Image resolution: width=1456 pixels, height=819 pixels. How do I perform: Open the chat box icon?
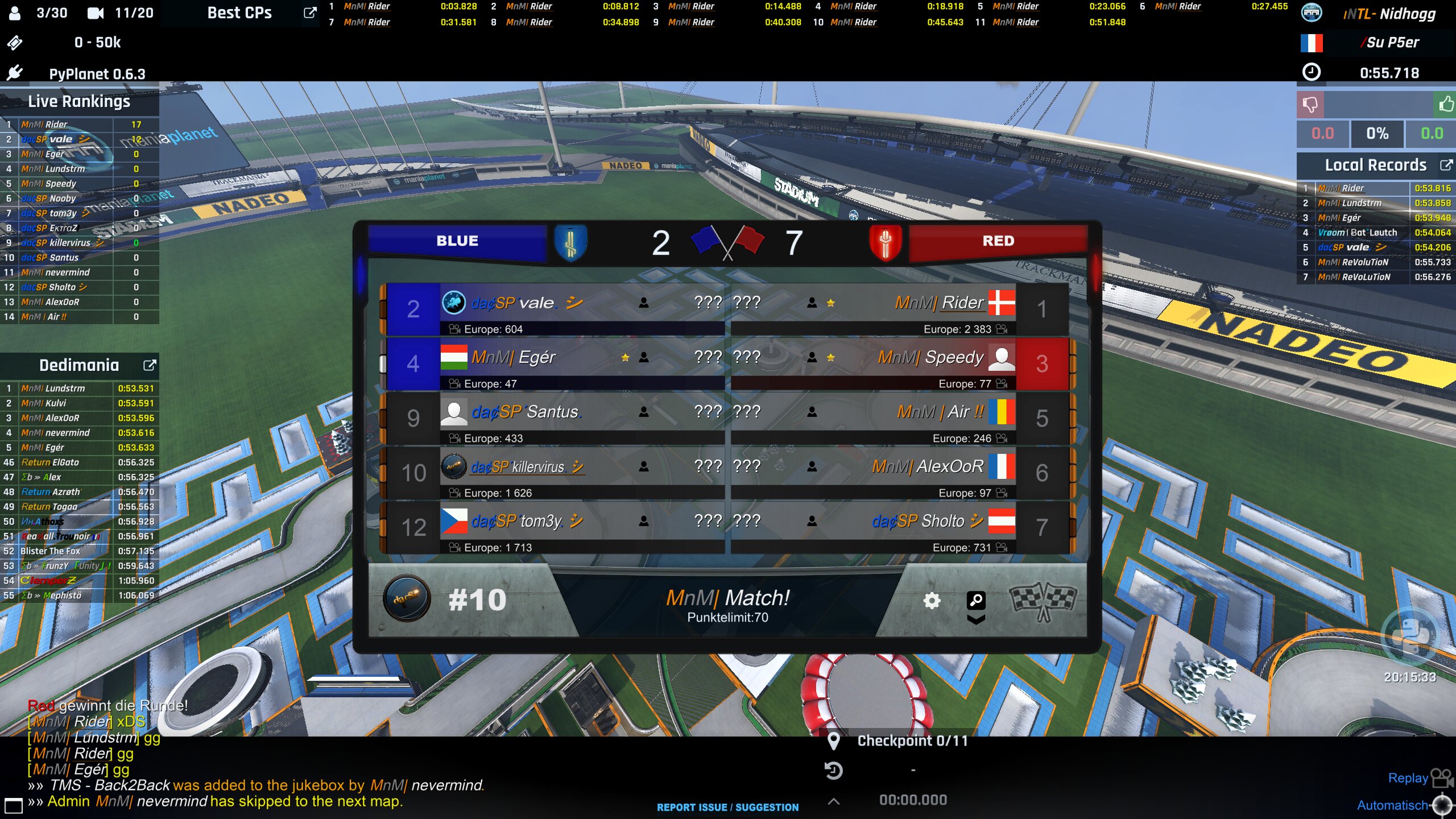[x=13, y=805]
